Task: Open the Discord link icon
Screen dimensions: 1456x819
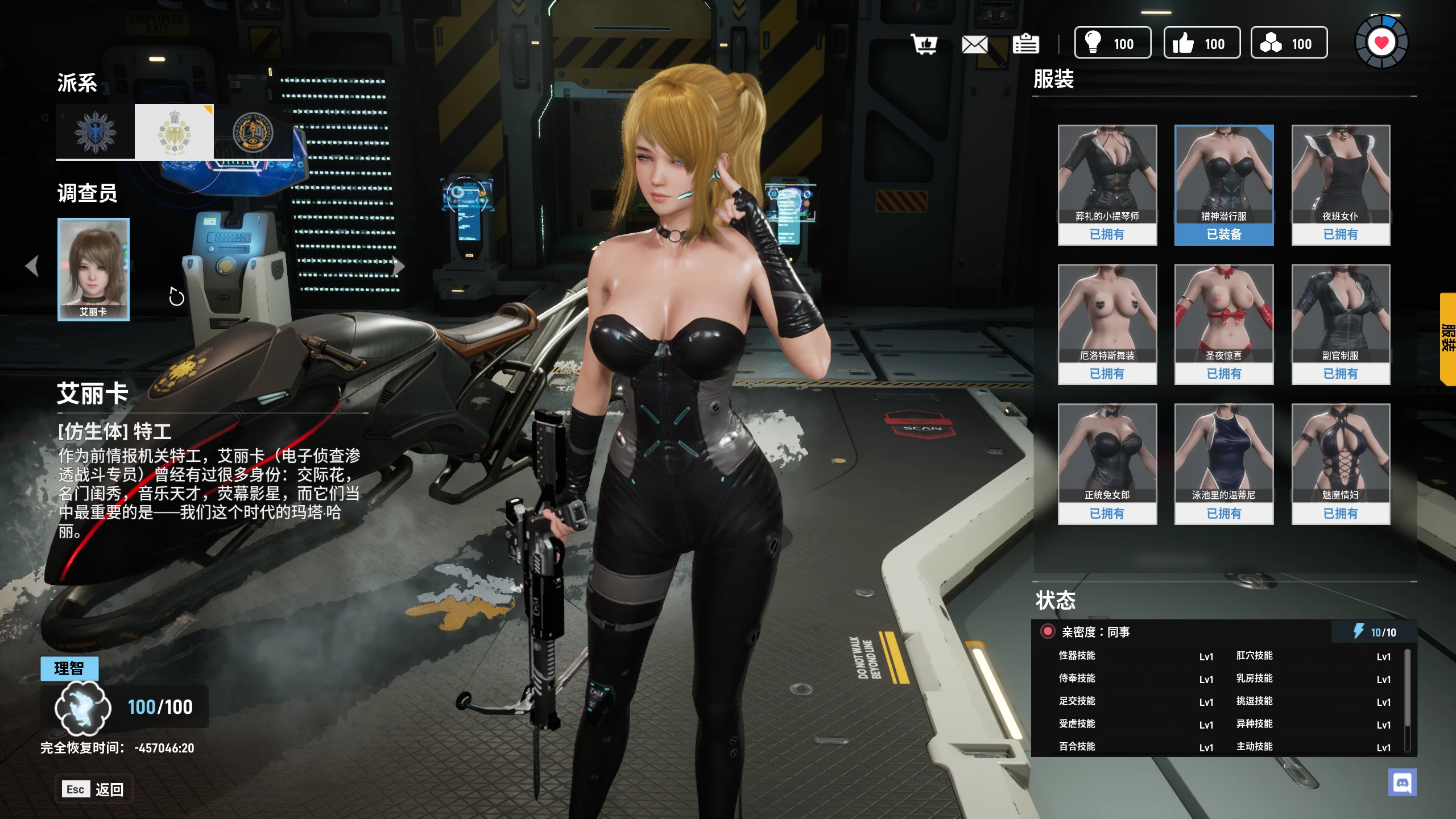Action: tap(1402, 783)
